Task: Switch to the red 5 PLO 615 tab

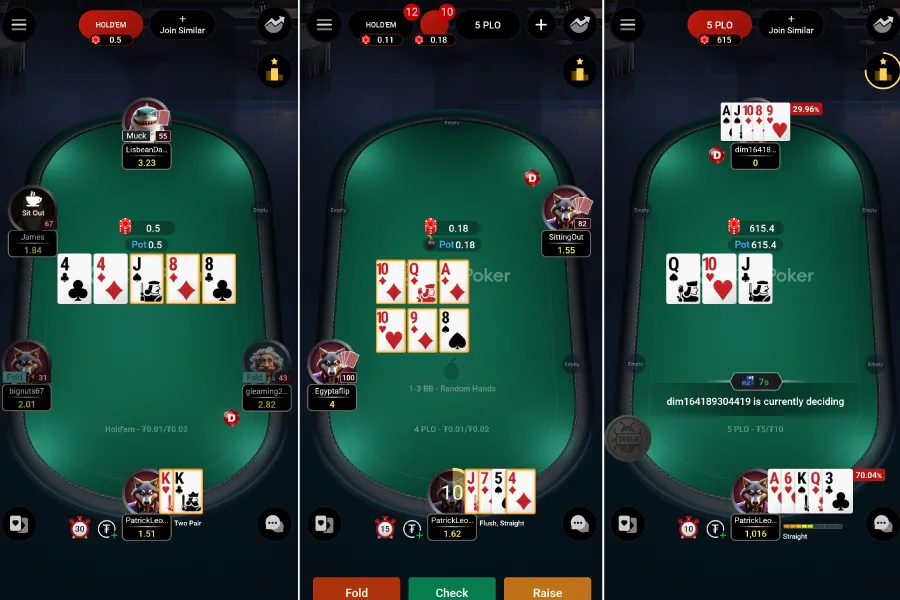Action: [x=719, y=25]
